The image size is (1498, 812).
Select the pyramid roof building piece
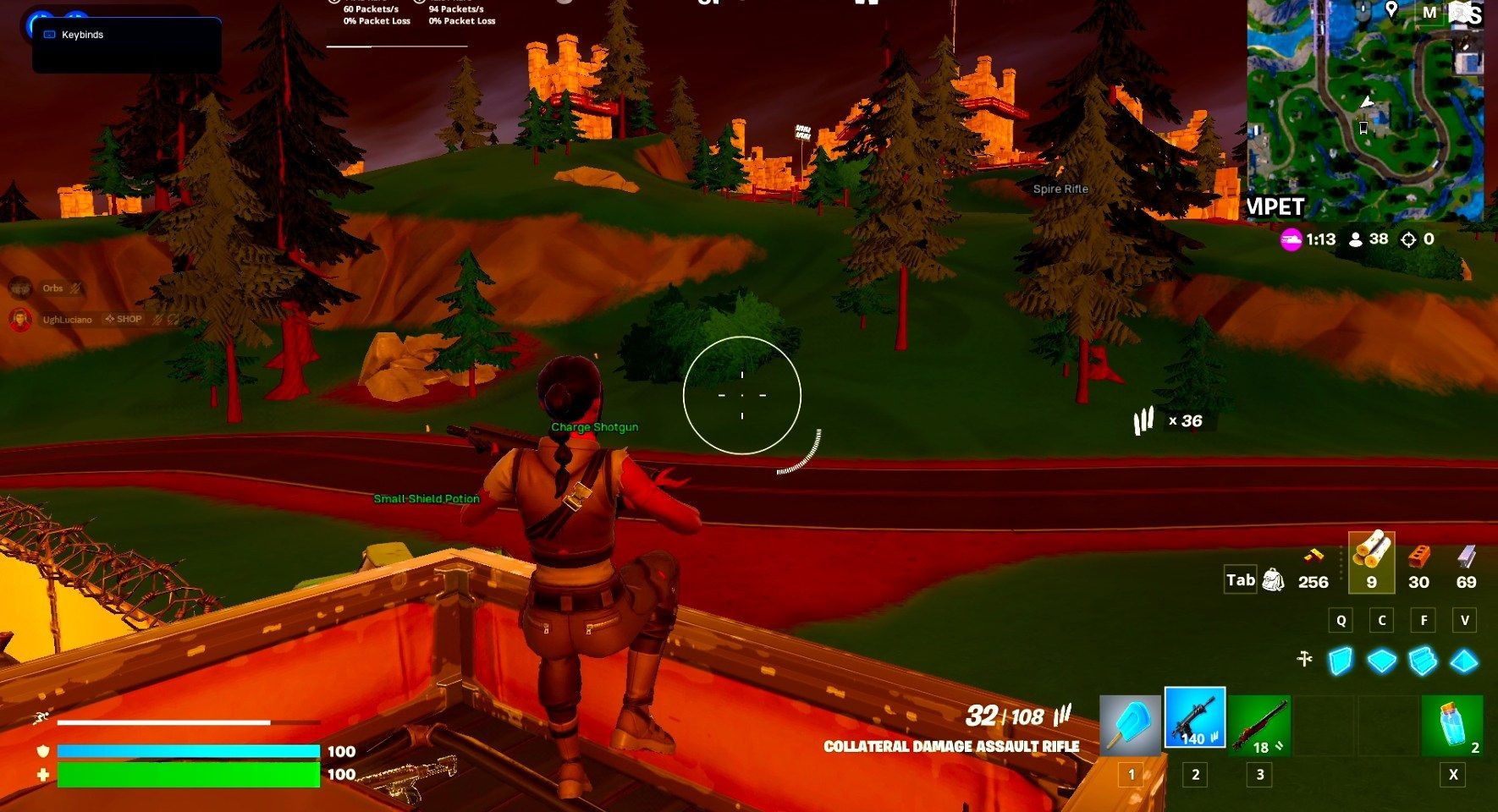click(1464, 661)
